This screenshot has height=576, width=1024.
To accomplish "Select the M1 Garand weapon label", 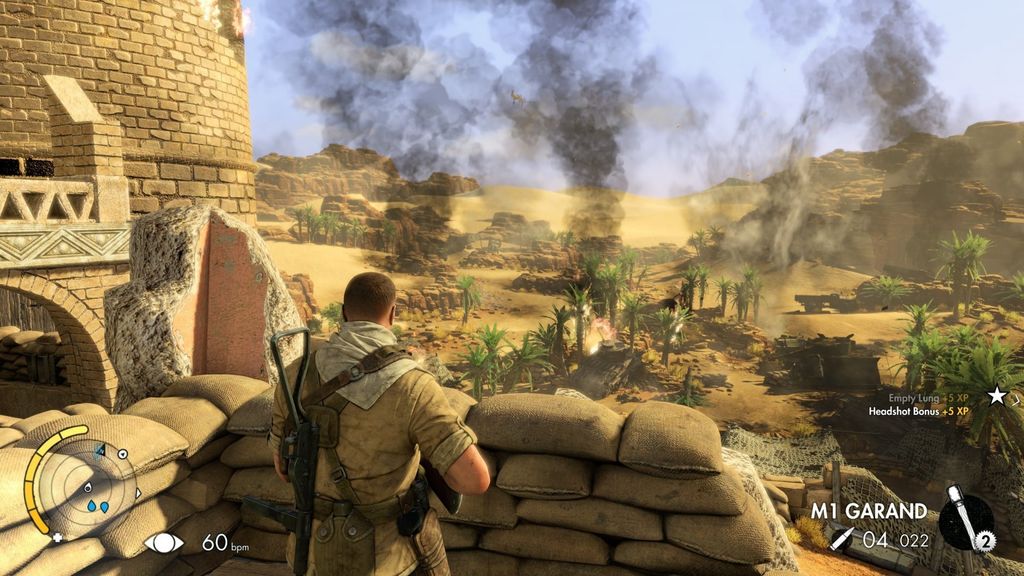I will 868,511.
